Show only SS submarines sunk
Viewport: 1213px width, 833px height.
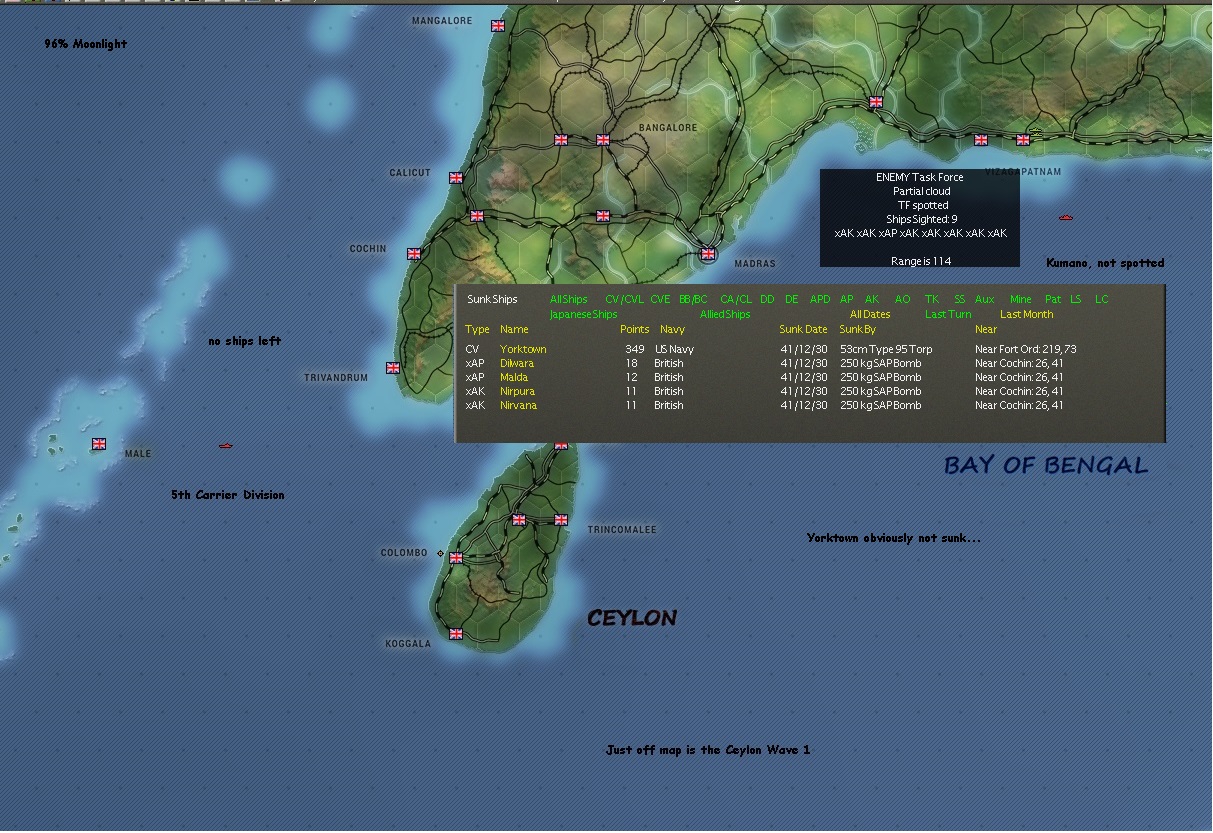tap(959, 299)
